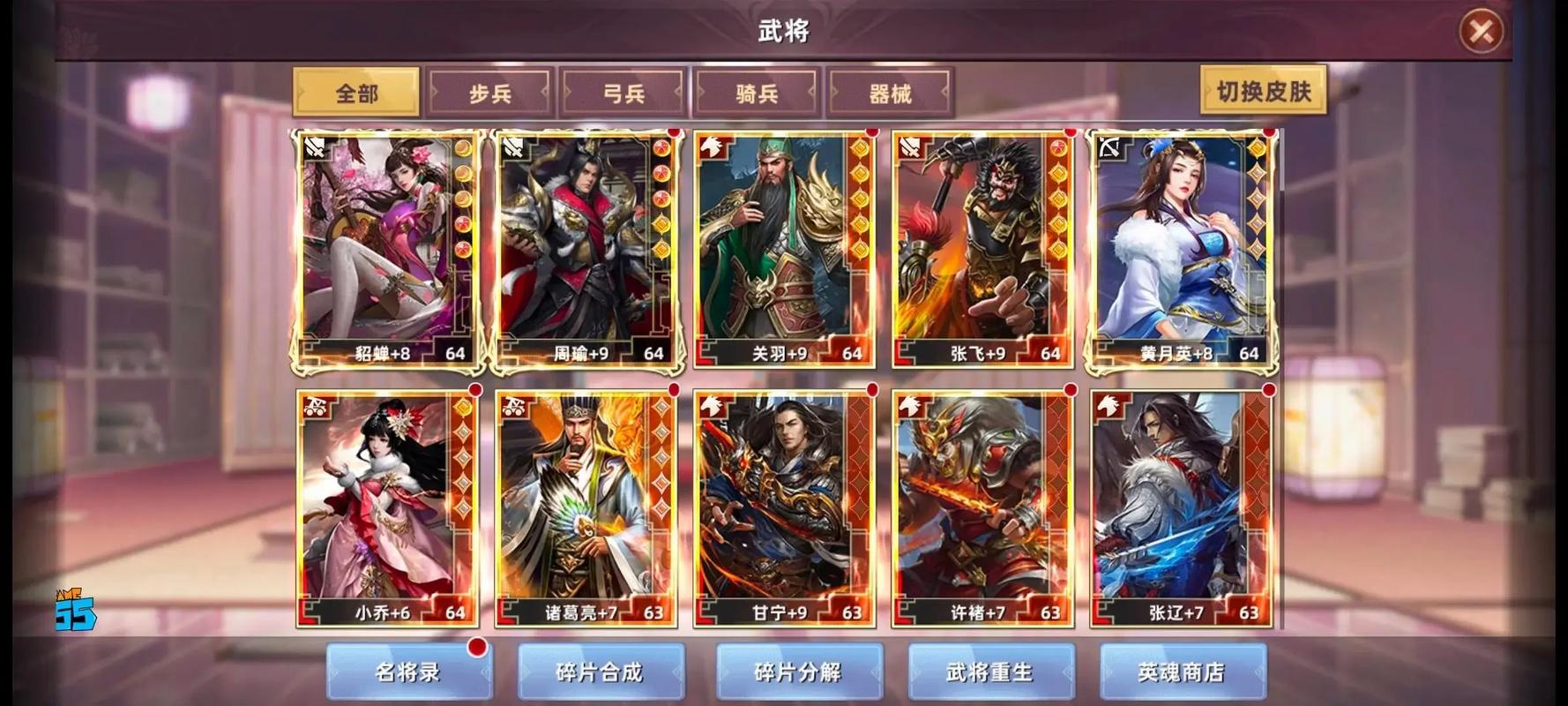Open the 步兵 infantry filter tab
The image size is (1568, 706).
click(489, 91)
